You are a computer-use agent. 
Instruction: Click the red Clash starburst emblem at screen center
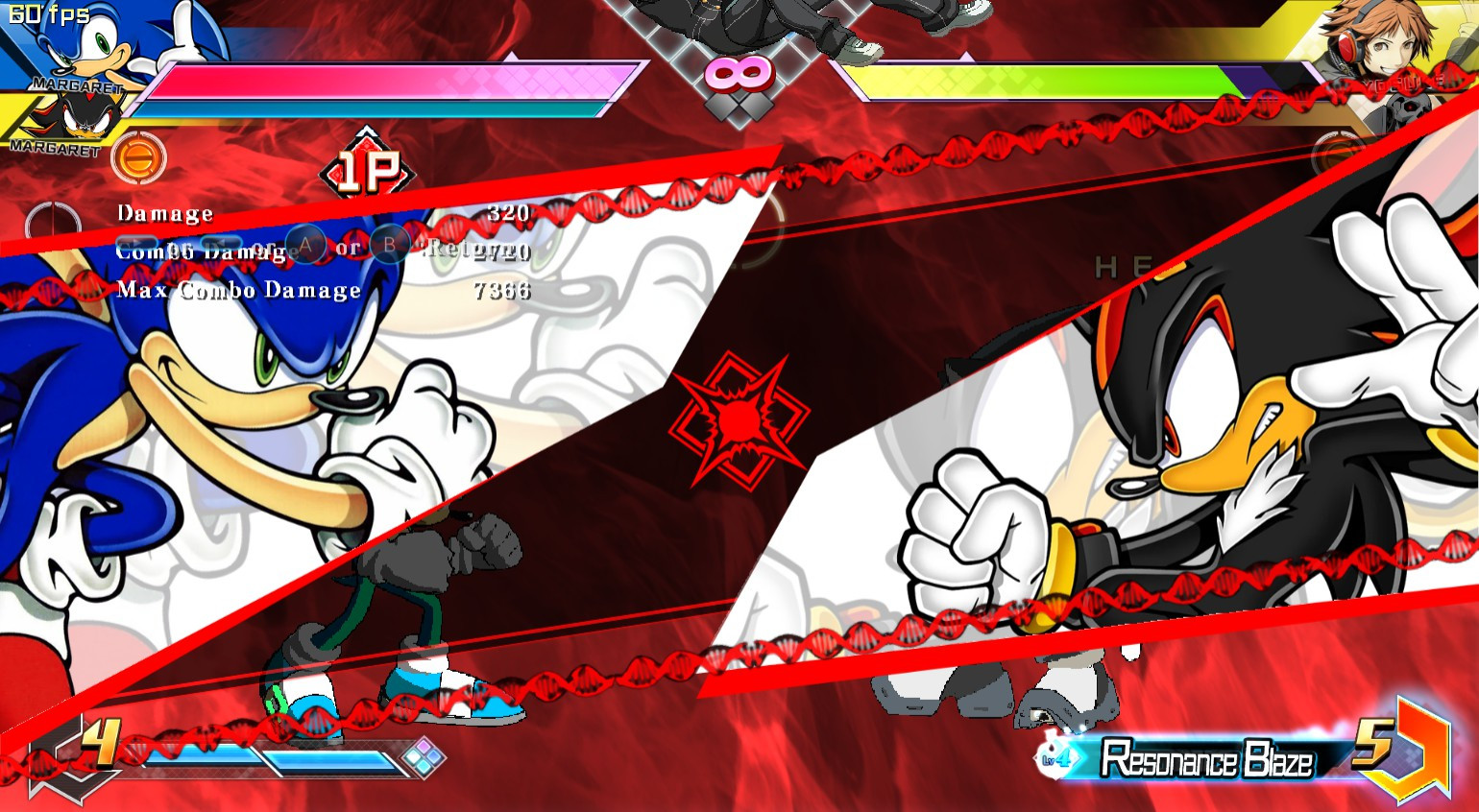point(739,422)
